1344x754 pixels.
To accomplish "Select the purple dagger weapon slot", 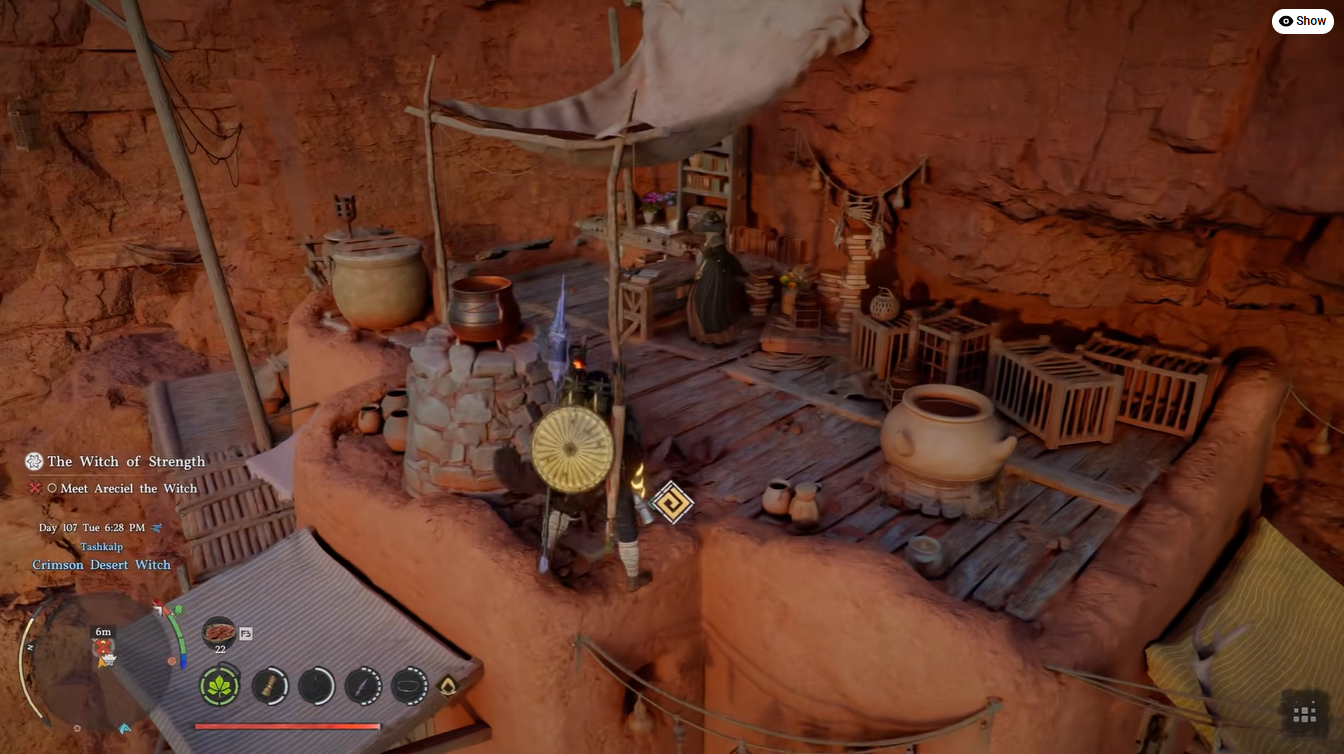I will (362, 686).
